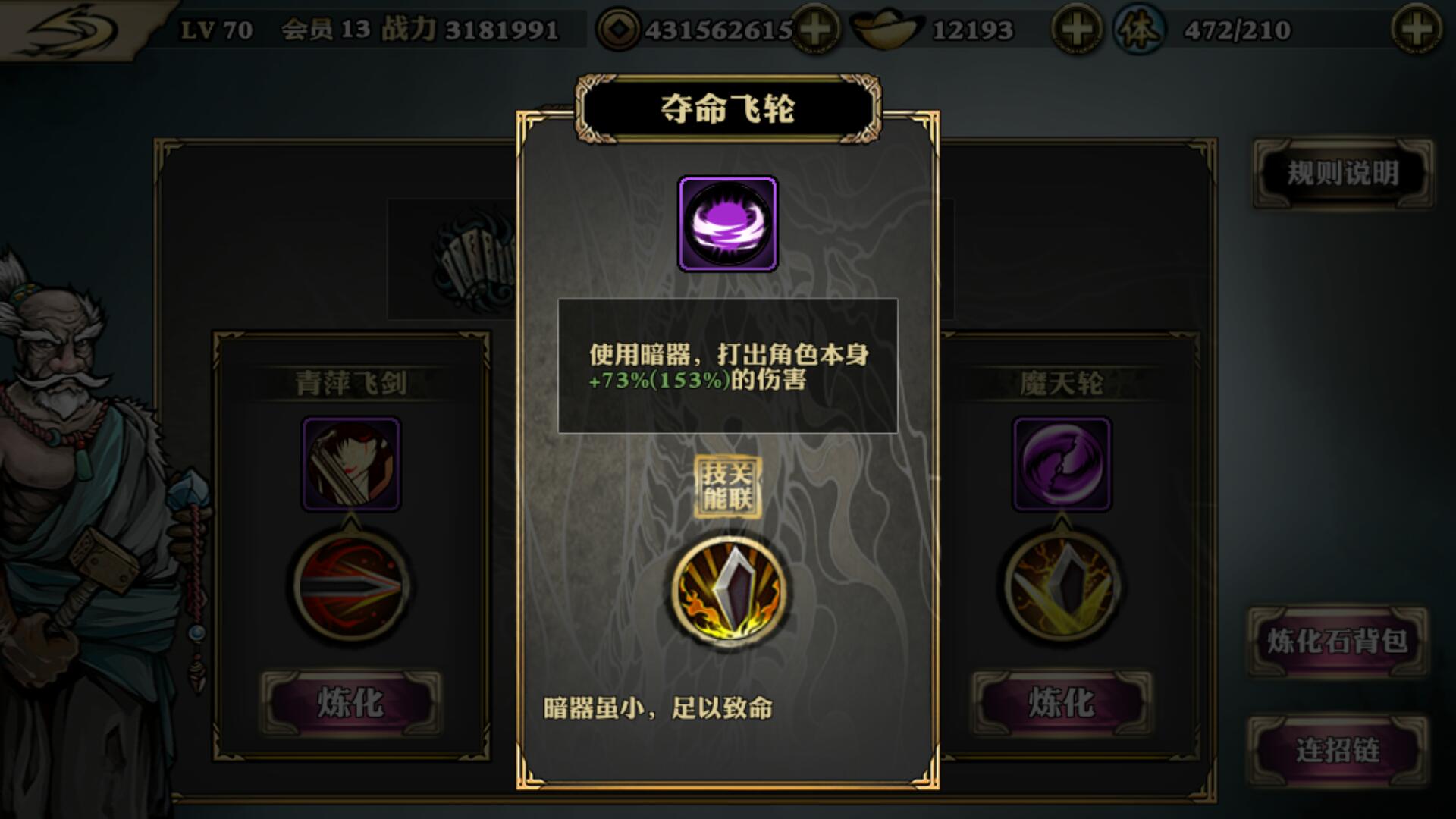1456x819 pixels.
Task: Add more gold ingots with plus button
Action: coord(1075,30)
